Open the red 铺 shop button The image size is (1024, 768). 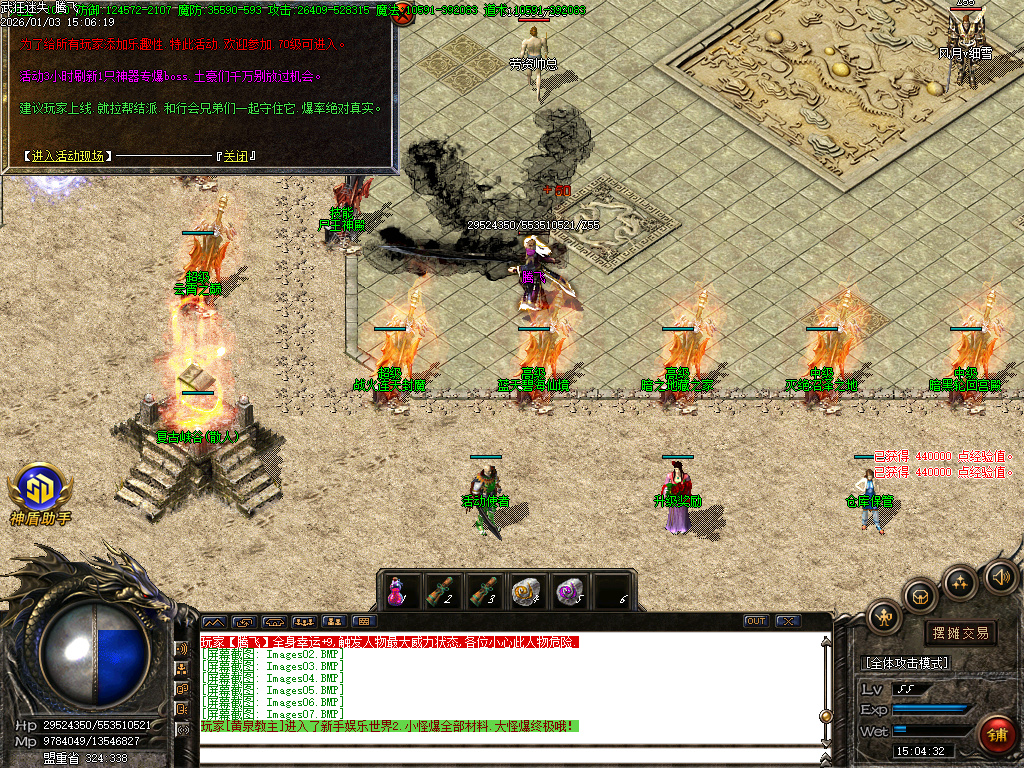[996, 735]
